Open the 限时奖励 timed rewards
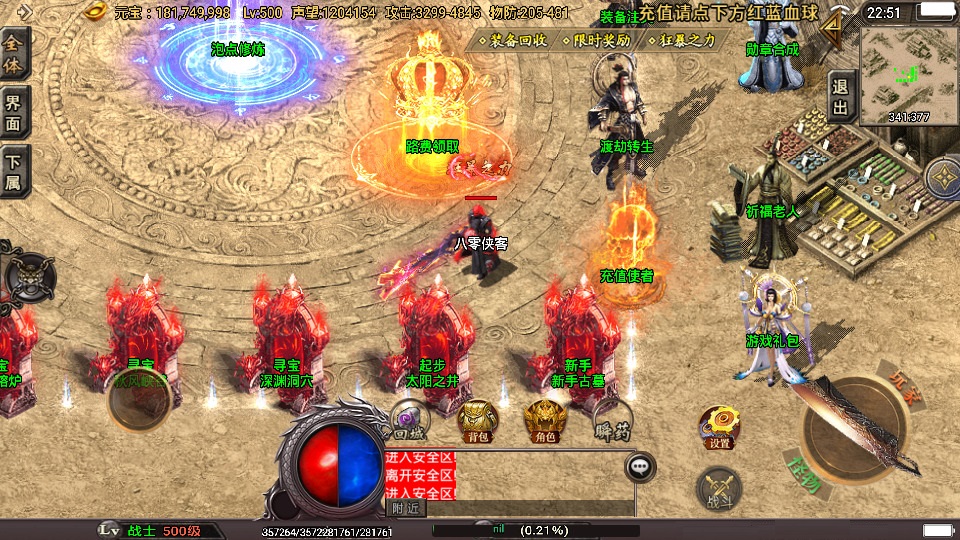The width and height of the screenshot is (960, 540). click(597, 41)
